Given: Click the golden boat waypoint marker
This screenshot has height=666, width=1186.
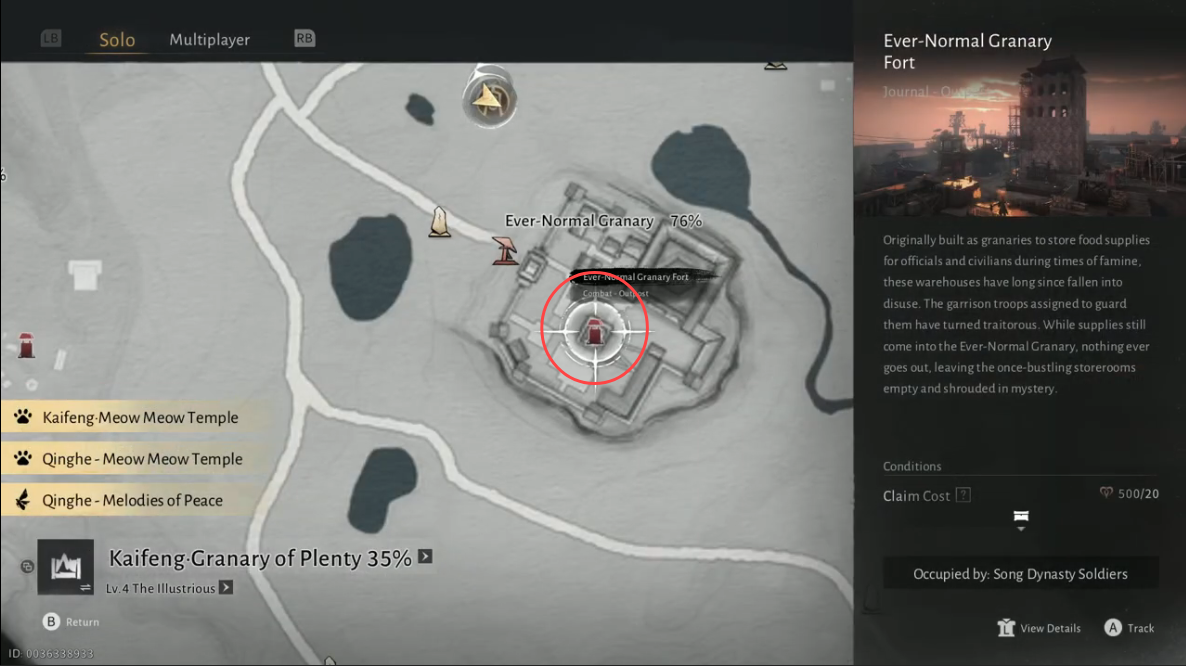Looking at the screenshot, I should pos(489,98).
